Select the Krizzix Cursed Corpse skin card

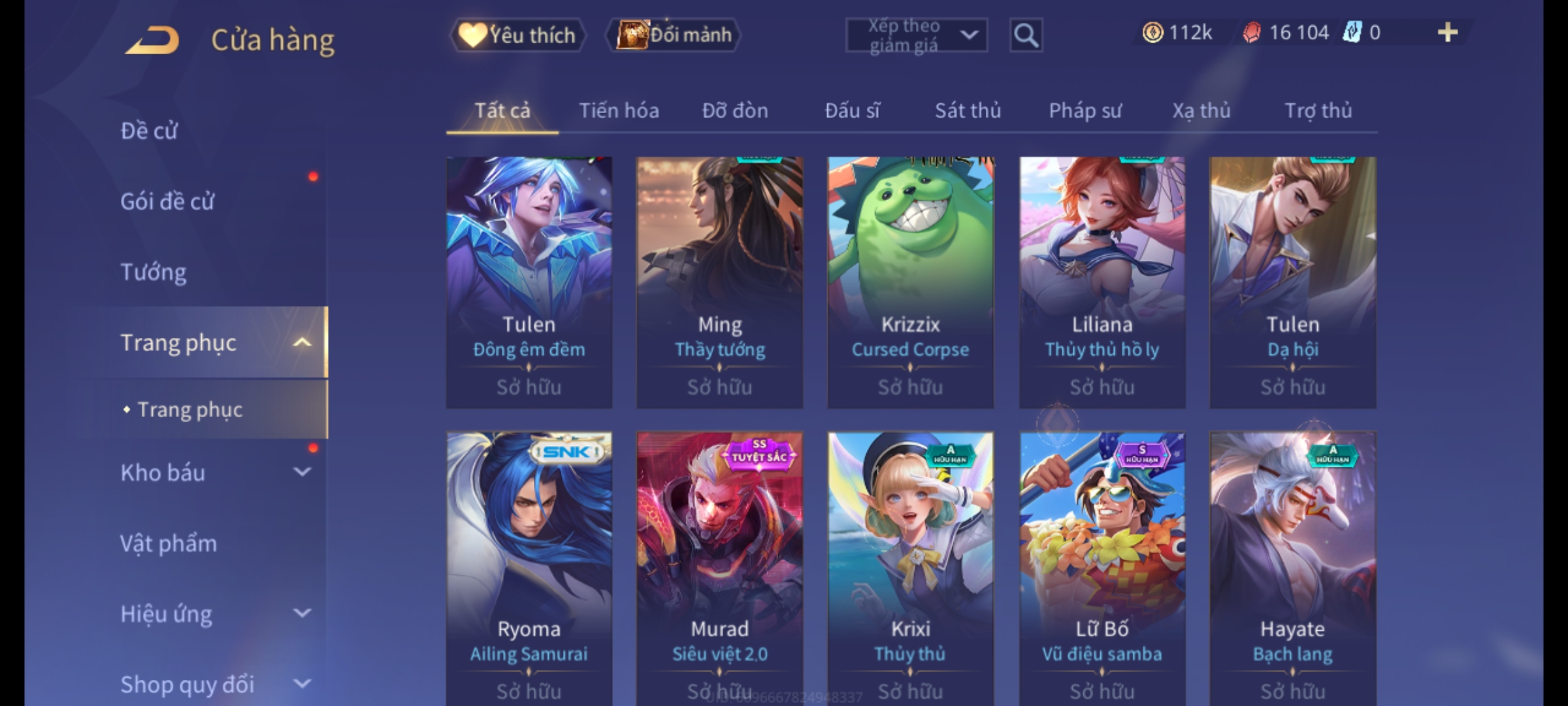pyautogui.click(x=910, y=282)
